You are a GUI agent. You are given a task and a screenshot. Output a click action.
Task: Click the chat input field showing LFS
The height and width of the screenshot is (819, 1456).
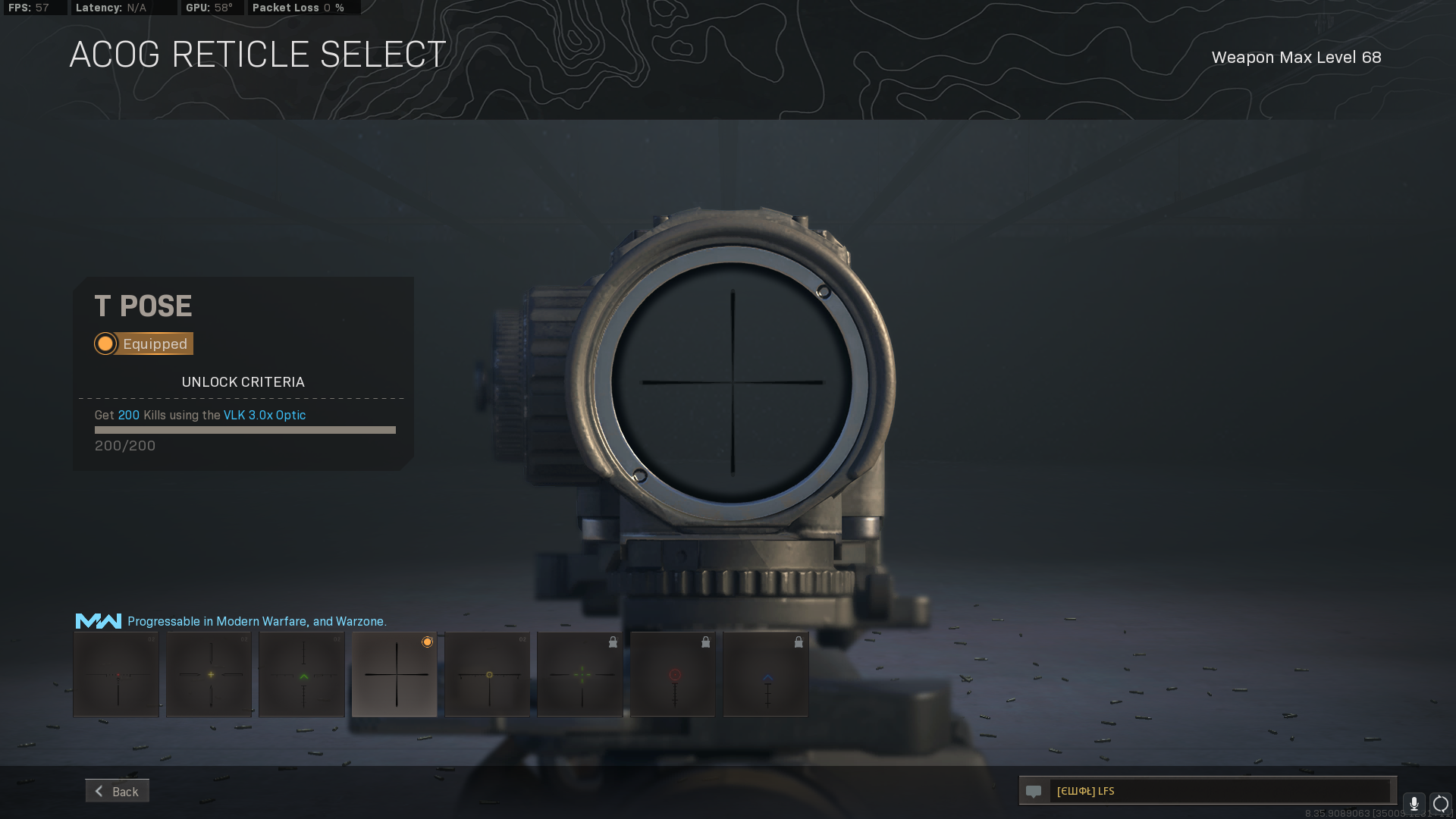[1213, 791]
